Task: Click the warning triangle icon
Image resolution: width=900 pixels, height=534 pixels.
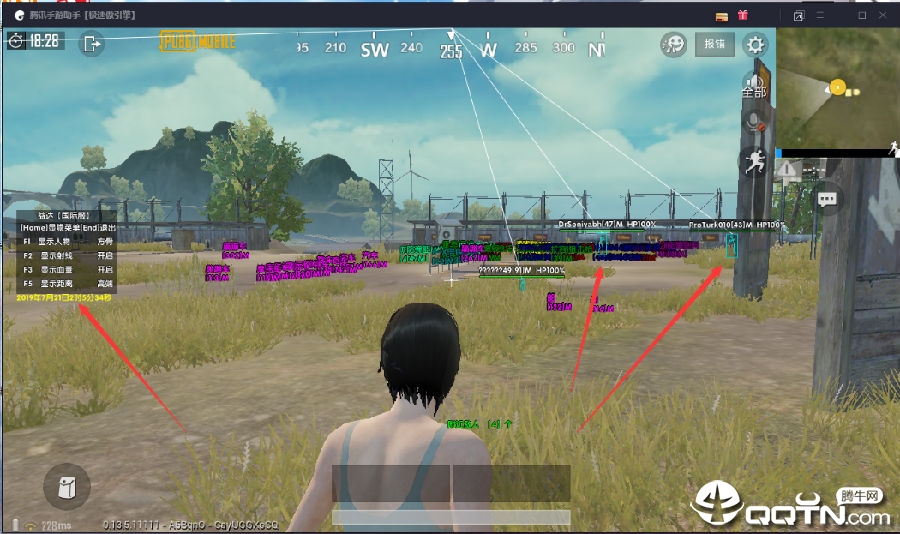Action: [787, 169]
